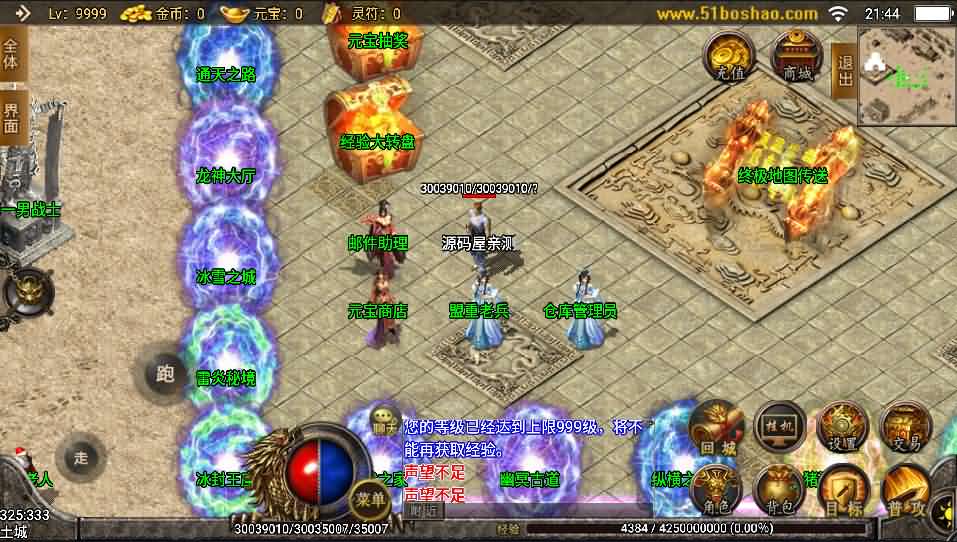This screenshot has width=957, height=542.
Task: Tap the 附近 nearby chat channel button
Action: pos(424,510)
